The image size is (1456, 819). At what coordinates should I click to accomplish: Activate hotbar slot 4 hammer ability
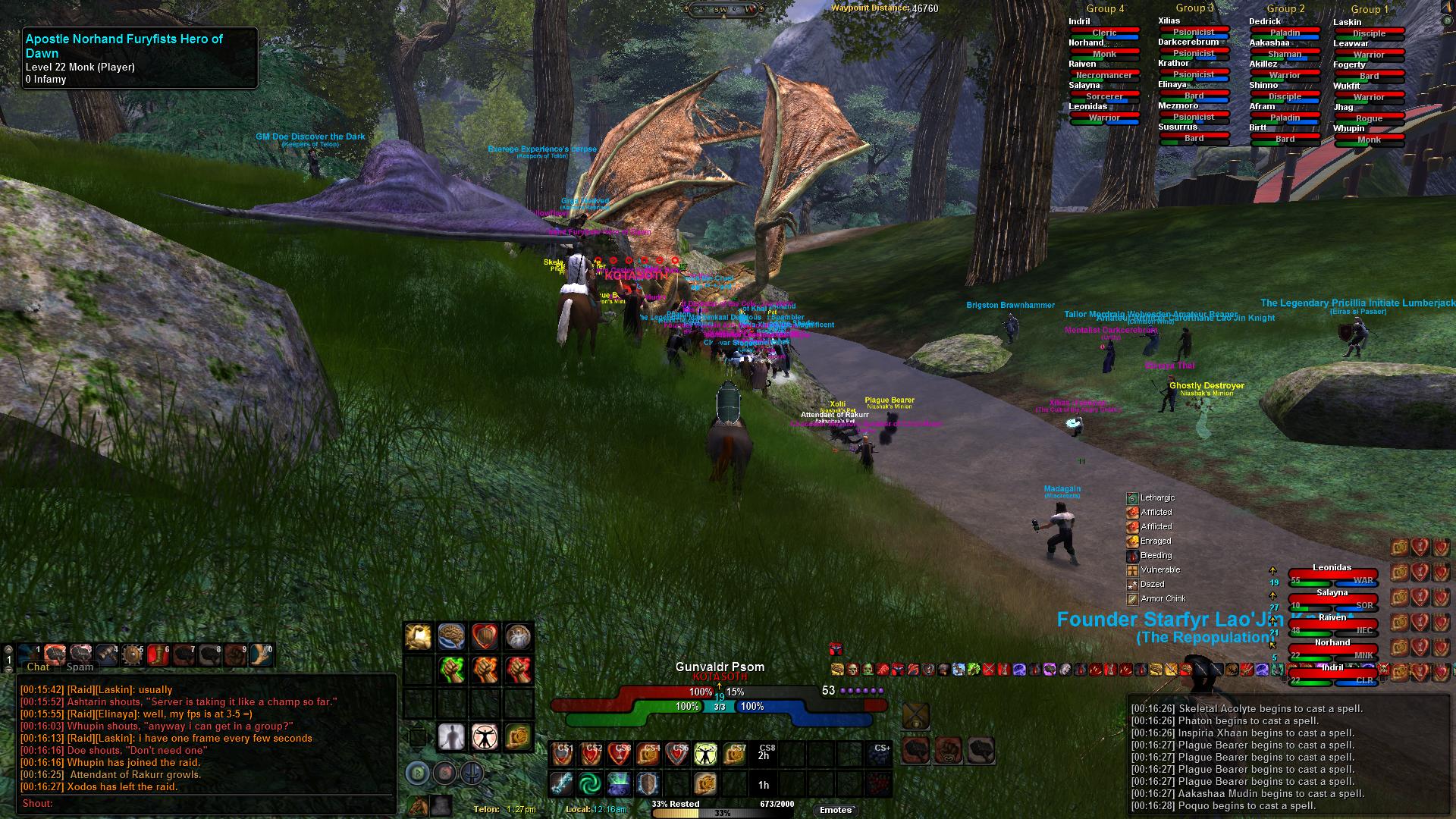click(107, 654)
